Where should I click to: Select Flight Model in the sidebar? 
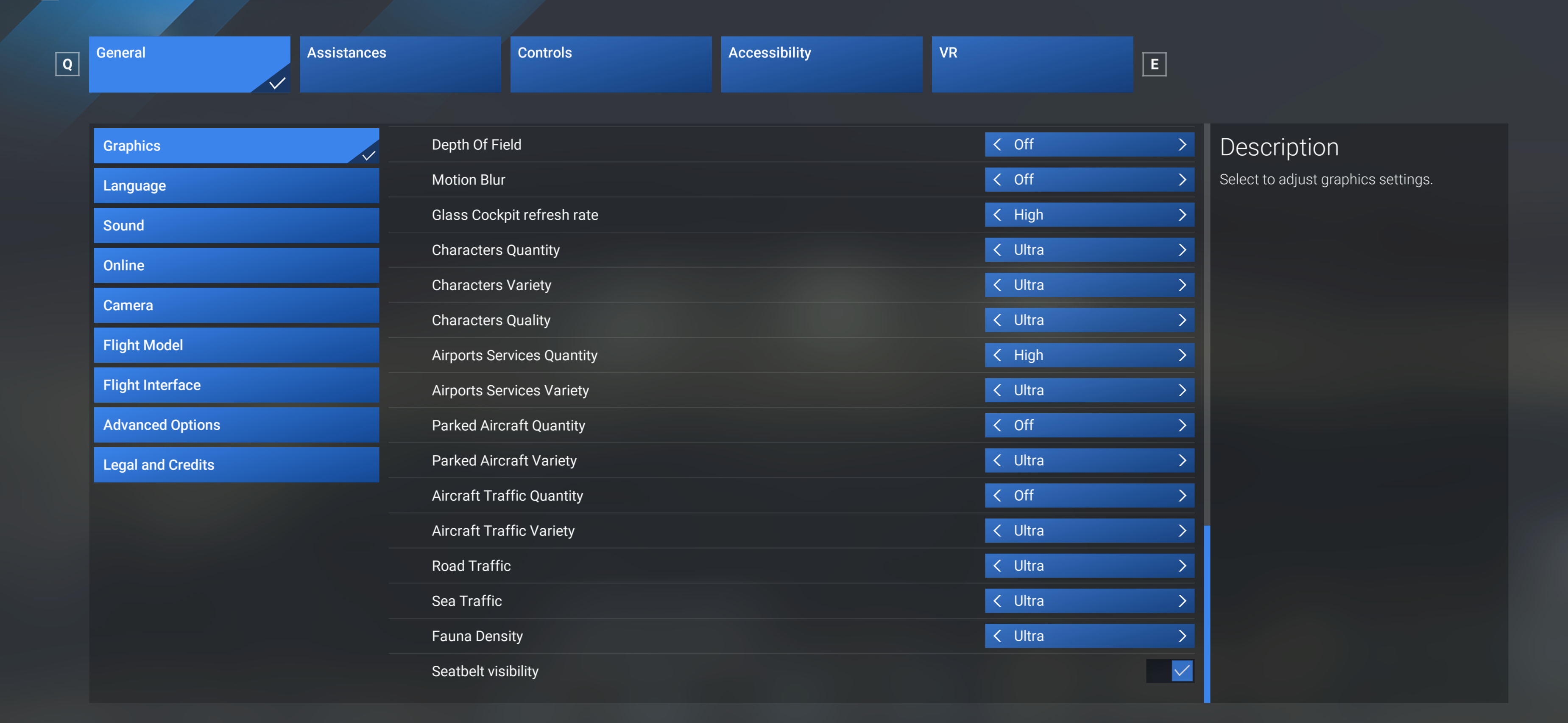point(236,345)
